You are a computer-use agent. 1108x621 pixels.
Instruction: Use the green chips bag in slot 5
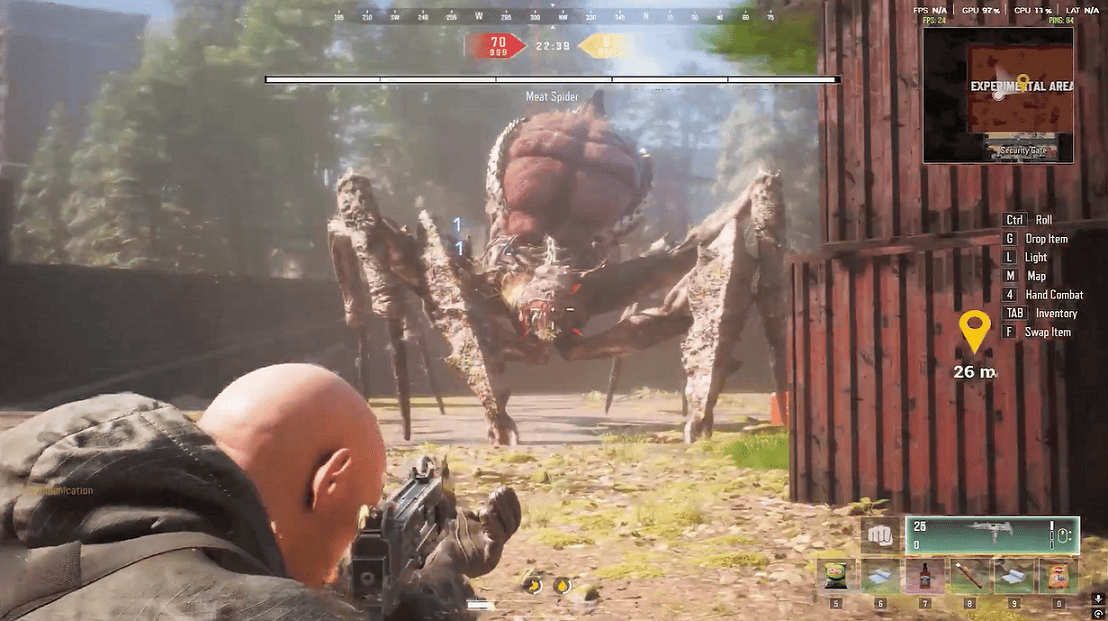pos(836,577)
